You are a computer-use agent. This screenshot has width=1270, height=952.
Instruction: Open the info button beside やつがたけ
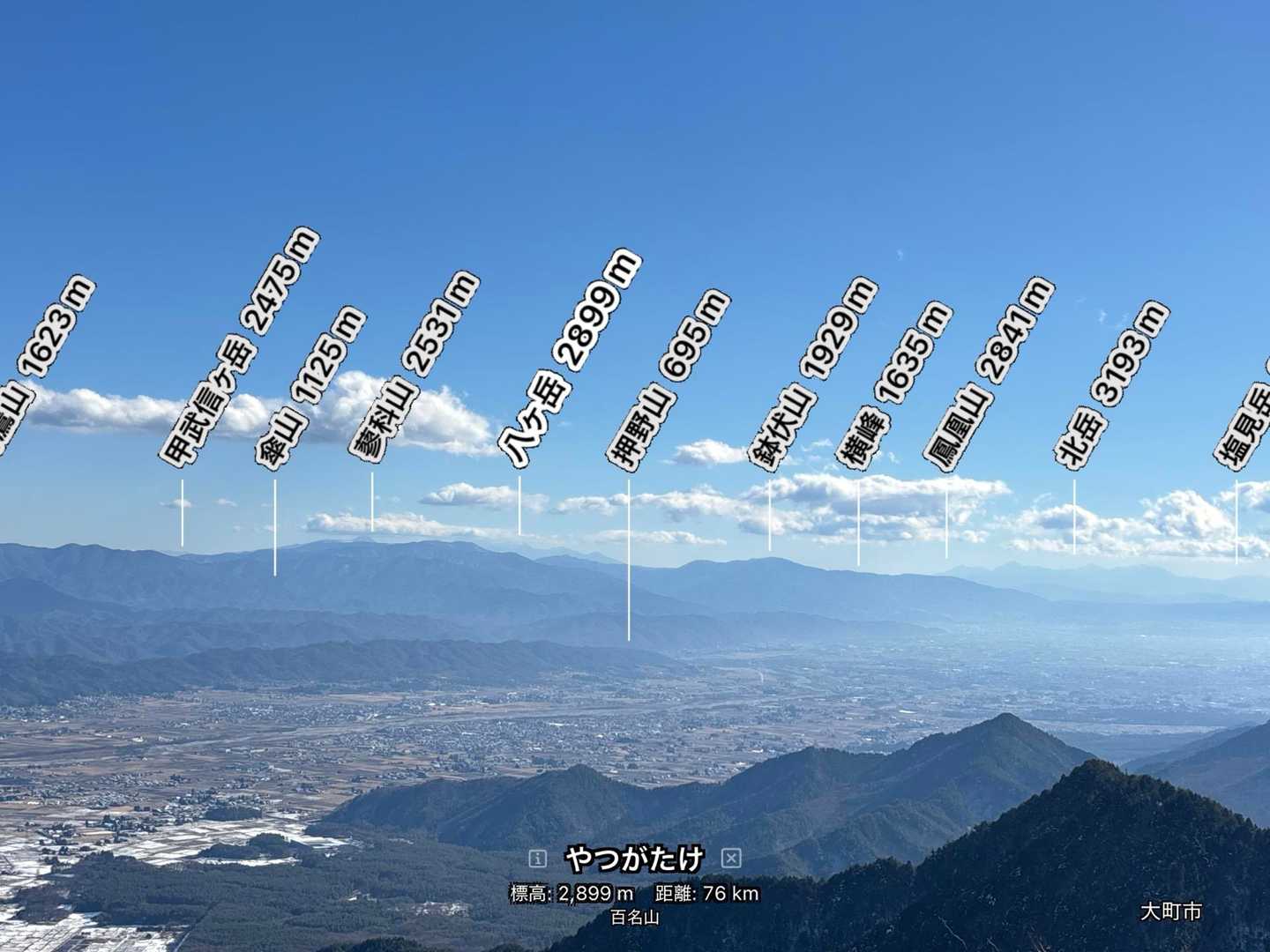coord(537,859)
